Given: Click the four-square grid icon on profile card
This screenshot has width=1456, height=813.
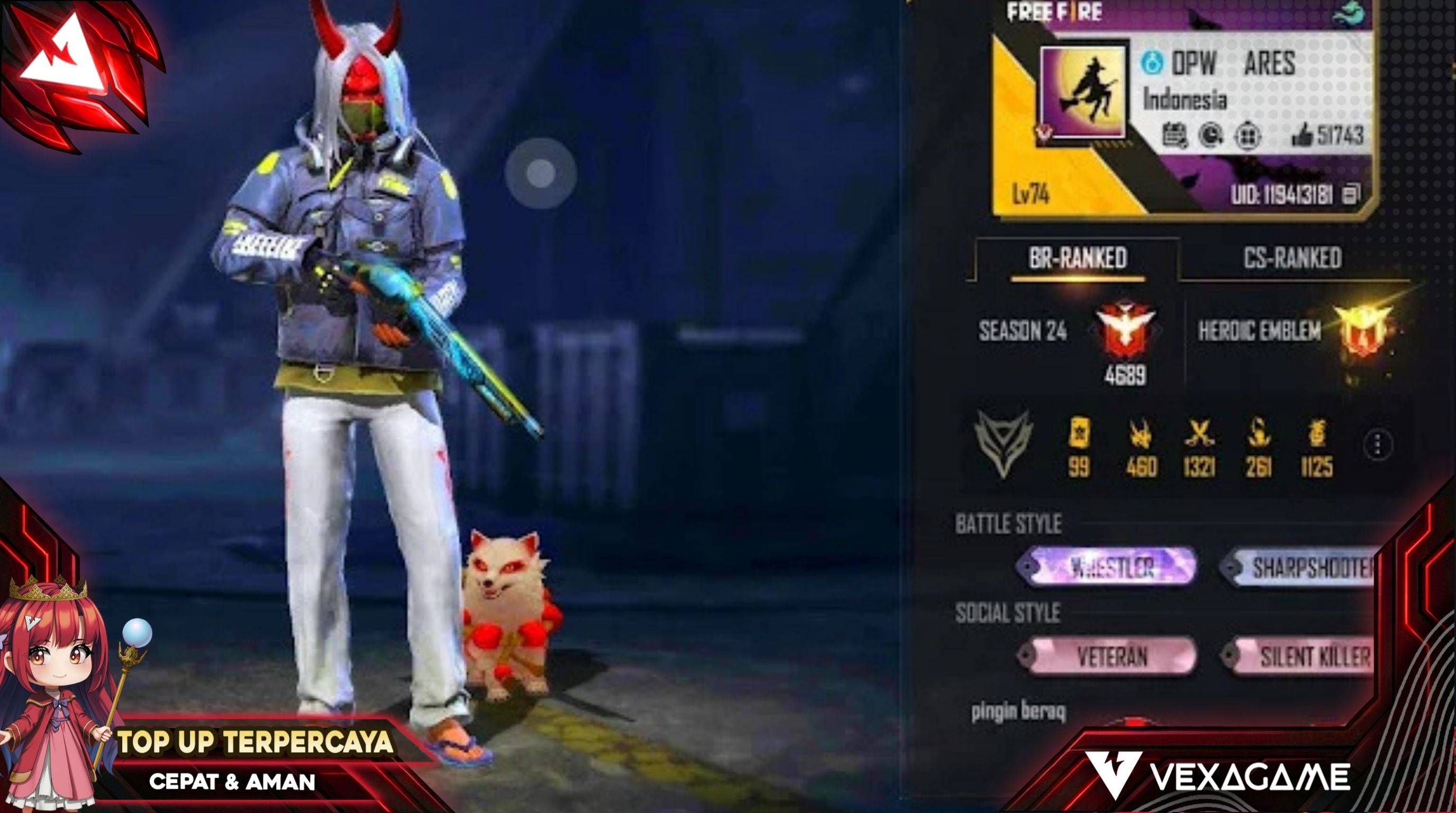Looking at the screenshot, I should [1248, 135].
